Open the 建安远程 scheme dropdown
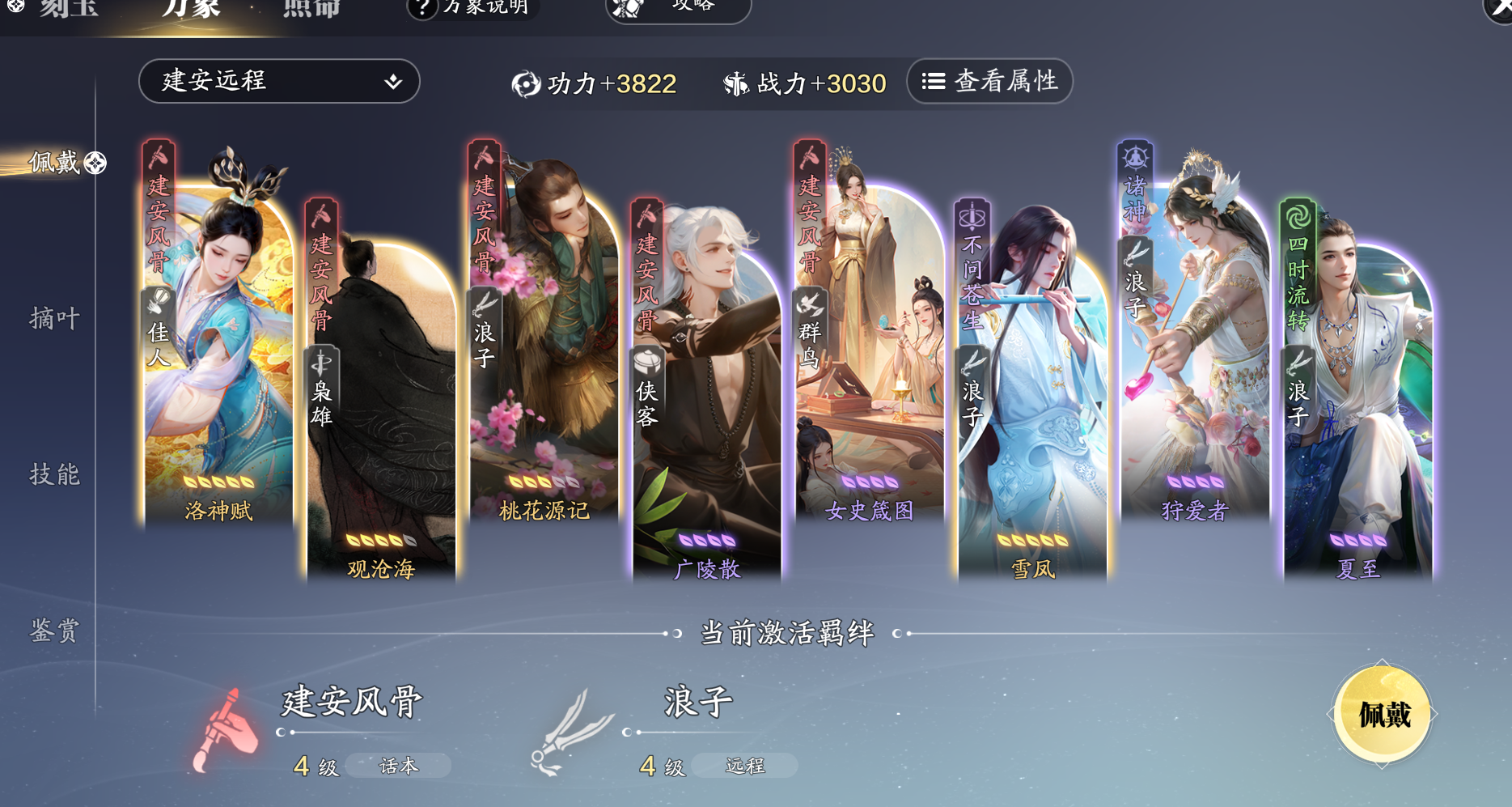The width and height of the screenshot is (1512, 807). [x=278, y=81]
